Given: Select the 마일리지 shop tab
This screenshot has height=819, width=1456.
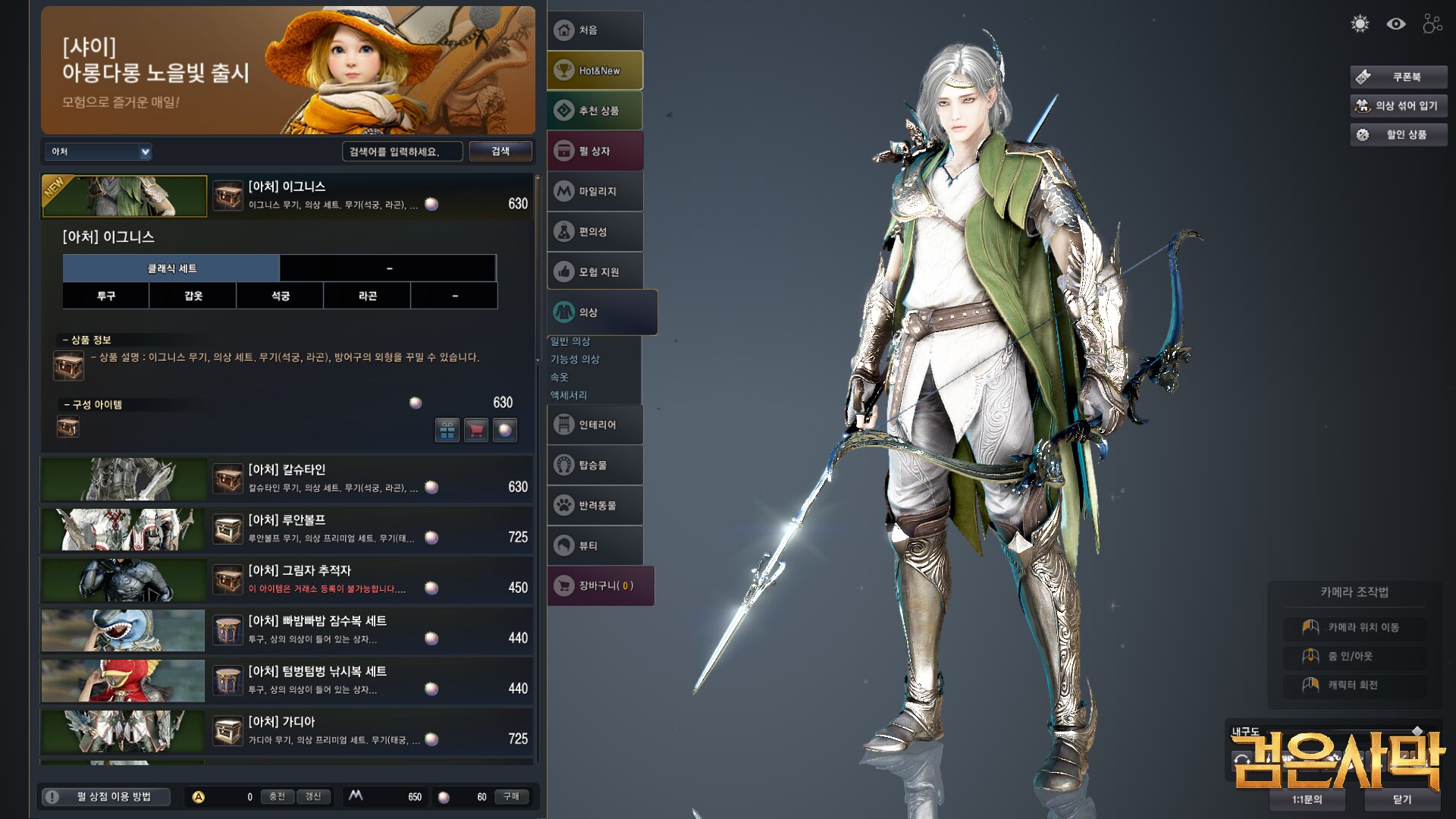Looking at the screenshot, I should pos(595,191).
